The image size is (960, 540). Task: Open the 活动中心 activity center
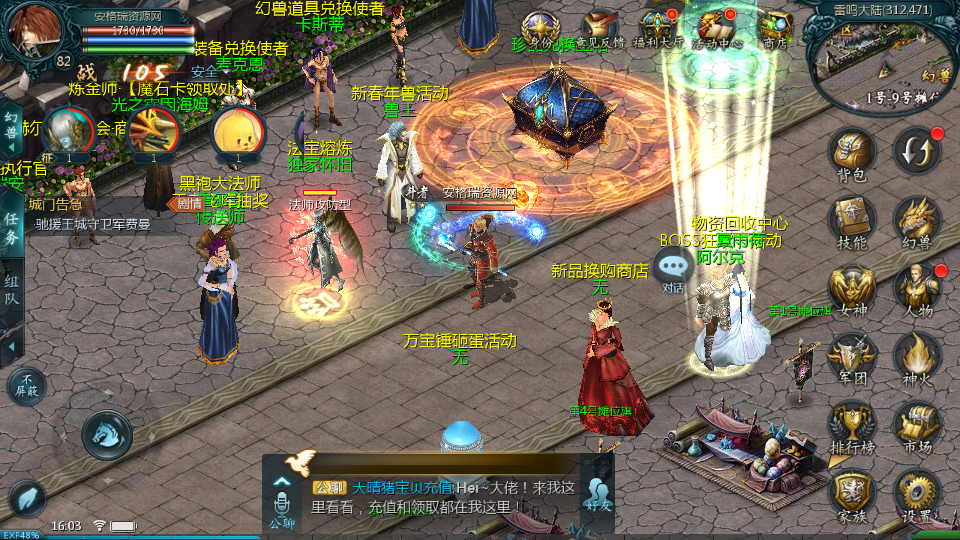click(x=716, y=28)
